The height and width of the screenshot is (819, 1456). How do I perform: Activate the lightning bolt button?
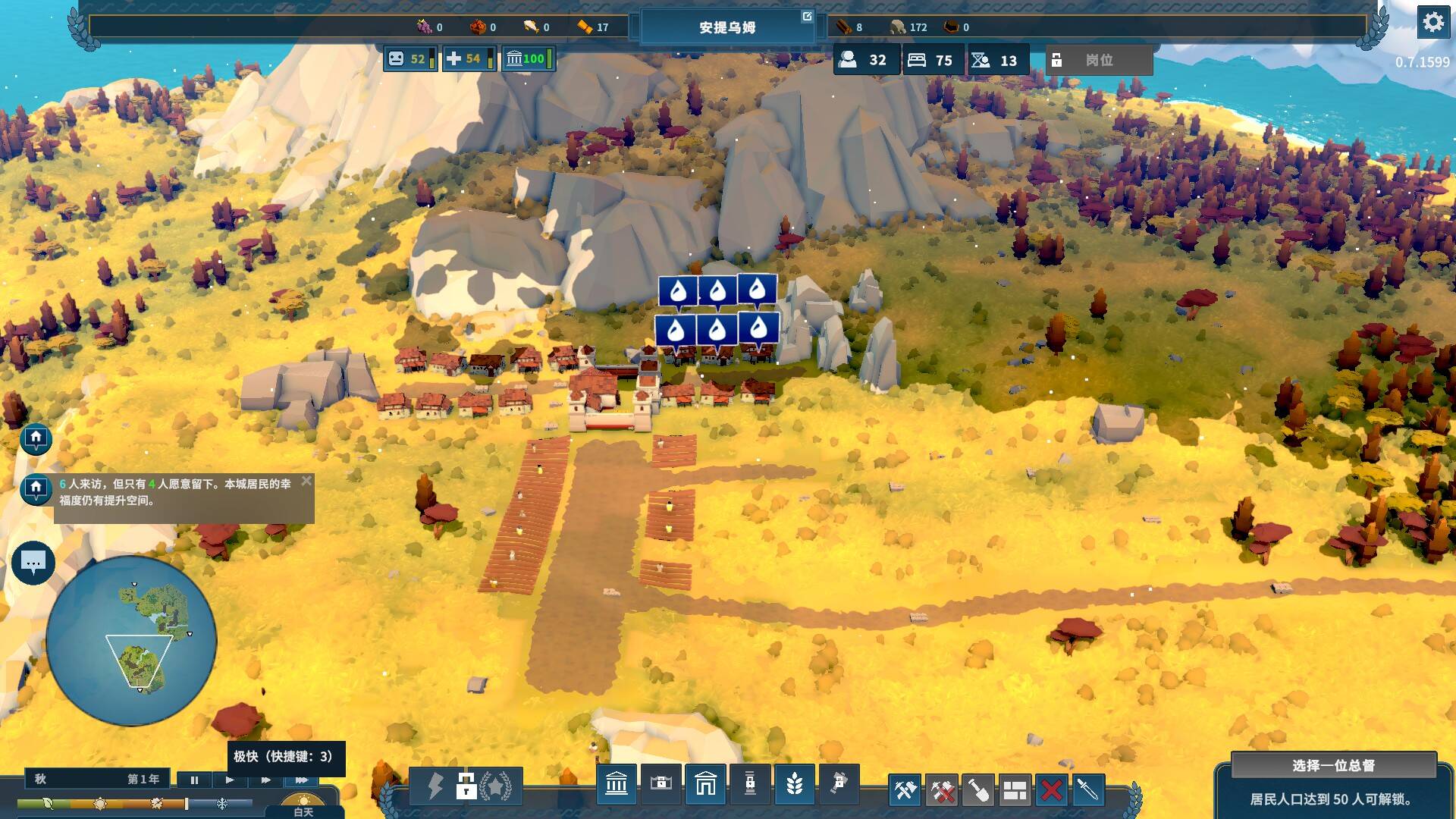[x=435, y=786]
